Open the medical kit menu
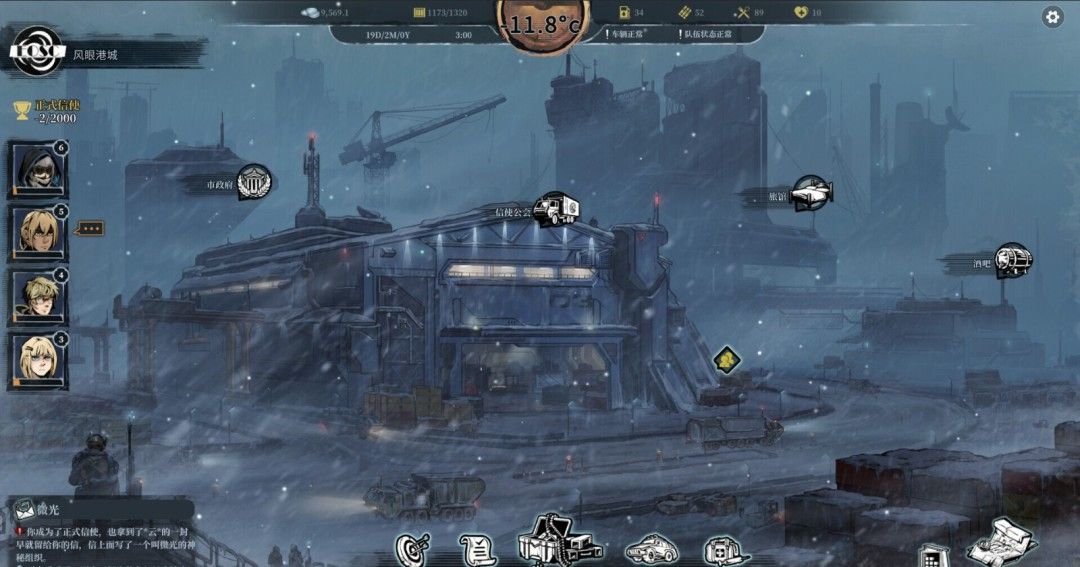Viewport: 1080px width, 567px height. point(725,549)
